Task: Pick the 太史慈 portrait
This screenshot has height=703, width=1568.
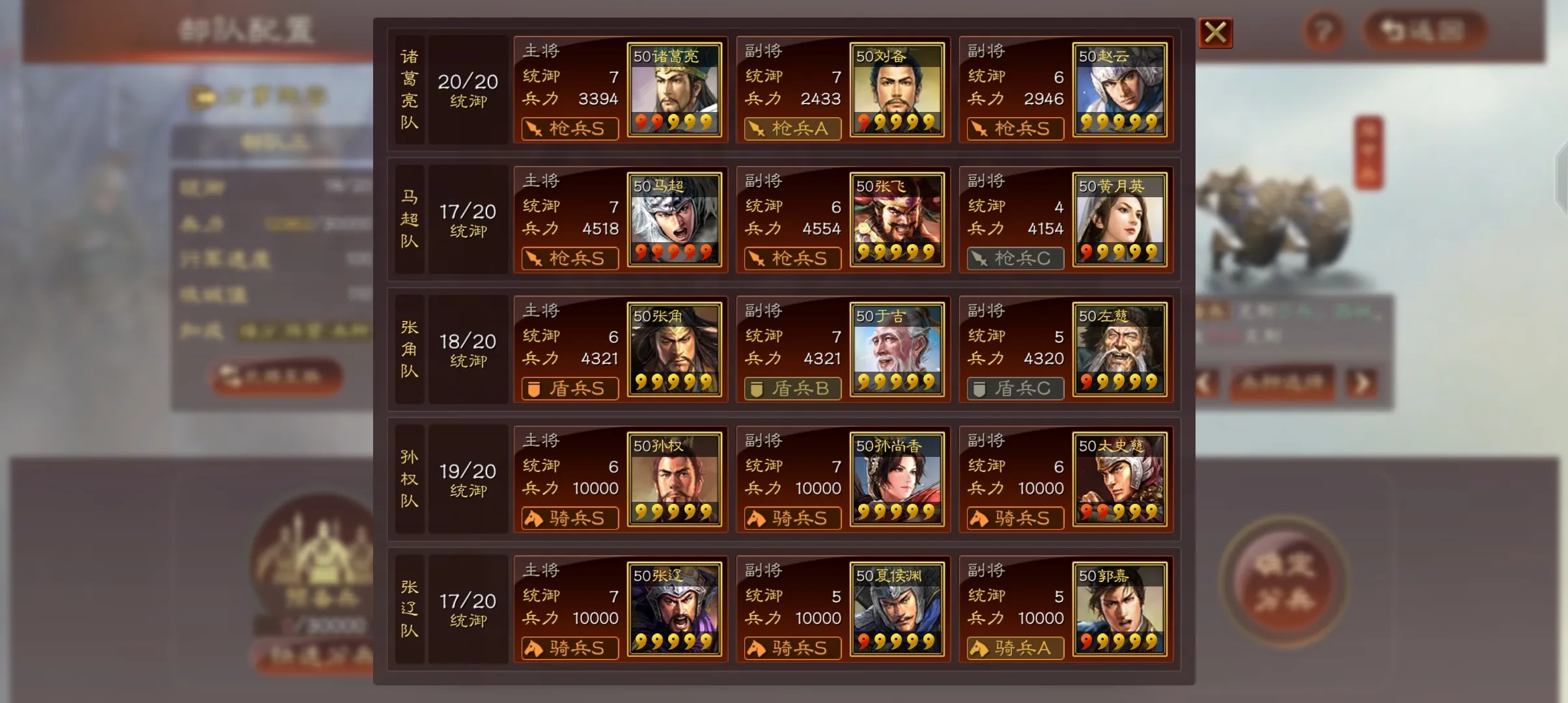Action: 1119,479
